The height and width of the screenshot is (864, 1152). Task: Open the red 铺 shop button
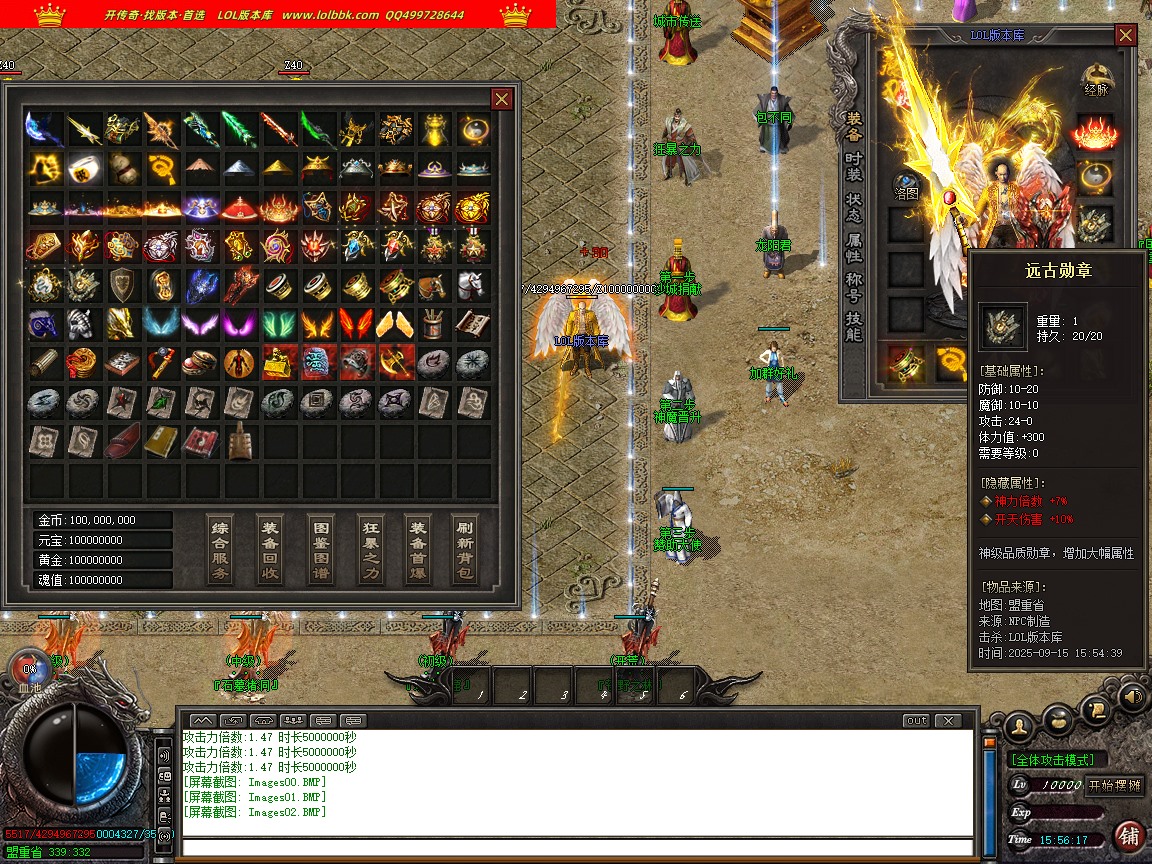click(x=1129, y=836)
